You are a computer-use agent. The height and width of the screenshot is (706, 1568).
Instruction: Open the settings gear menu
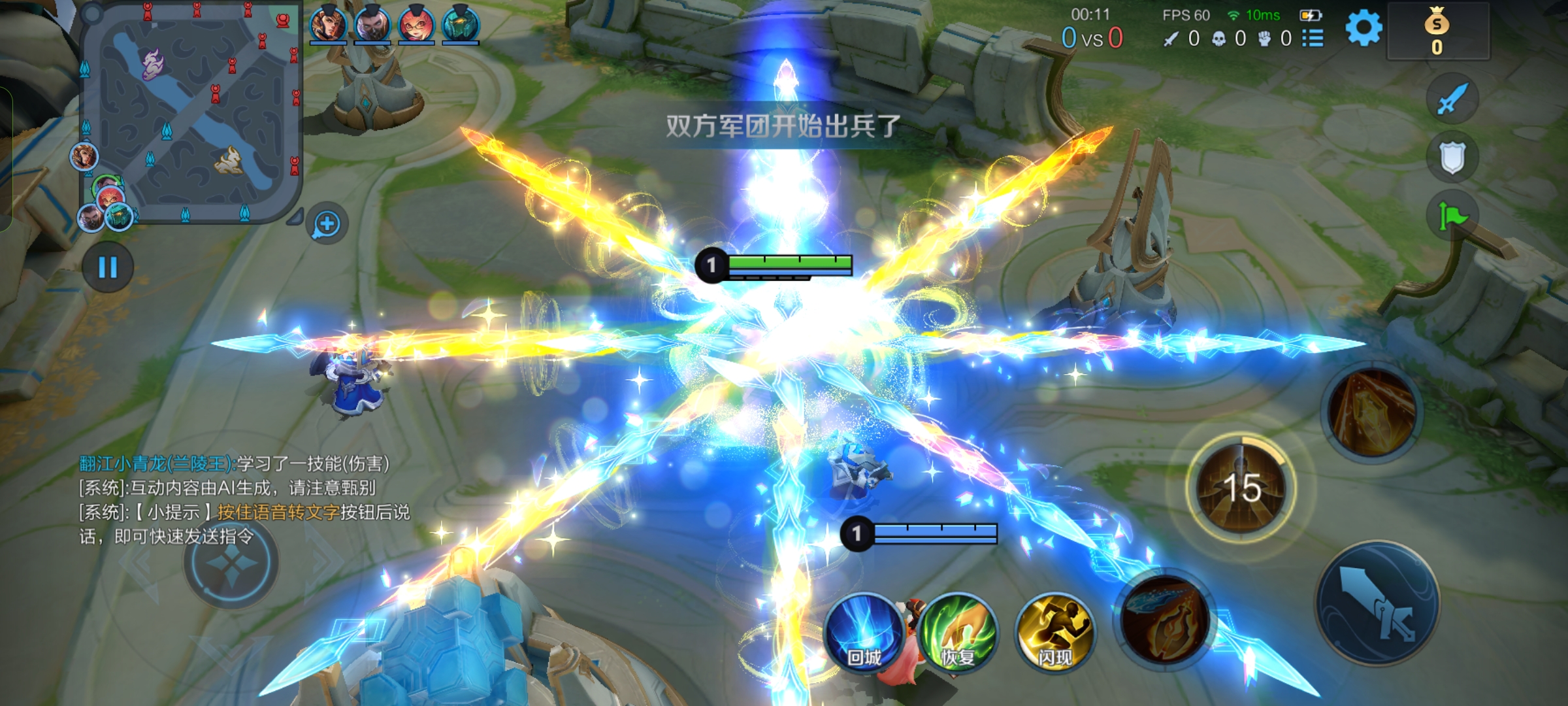pyautogui.click(x=1364, y=29)
